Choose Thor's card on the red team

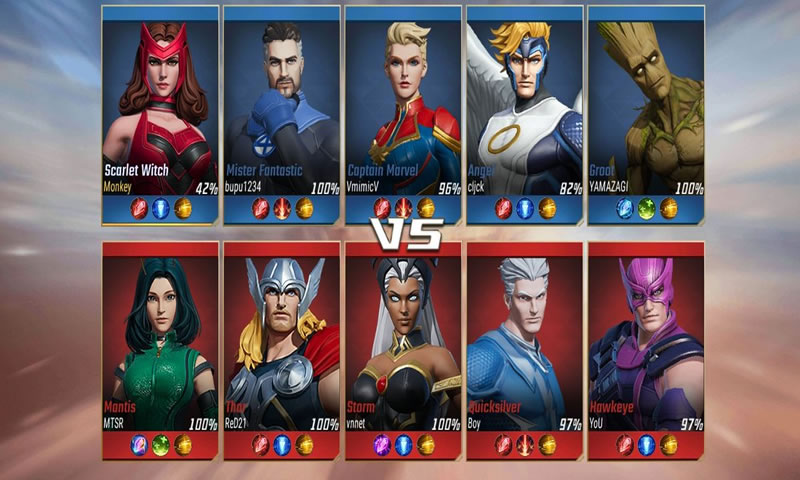pos(282,345)
